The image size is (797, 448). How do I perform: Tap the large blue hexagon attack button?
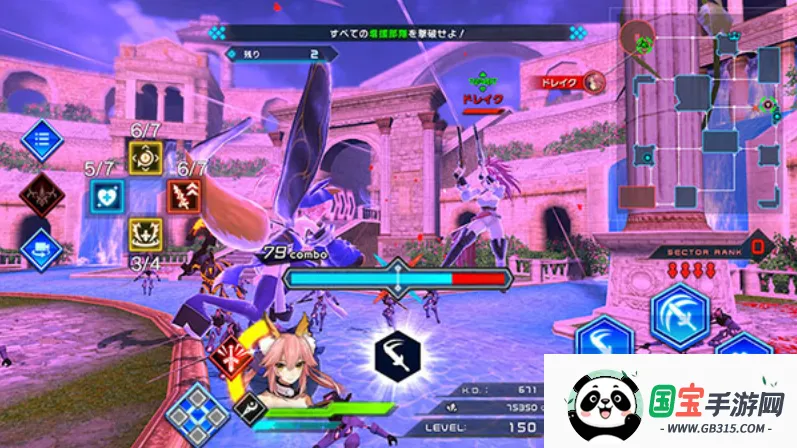(680, 315)
